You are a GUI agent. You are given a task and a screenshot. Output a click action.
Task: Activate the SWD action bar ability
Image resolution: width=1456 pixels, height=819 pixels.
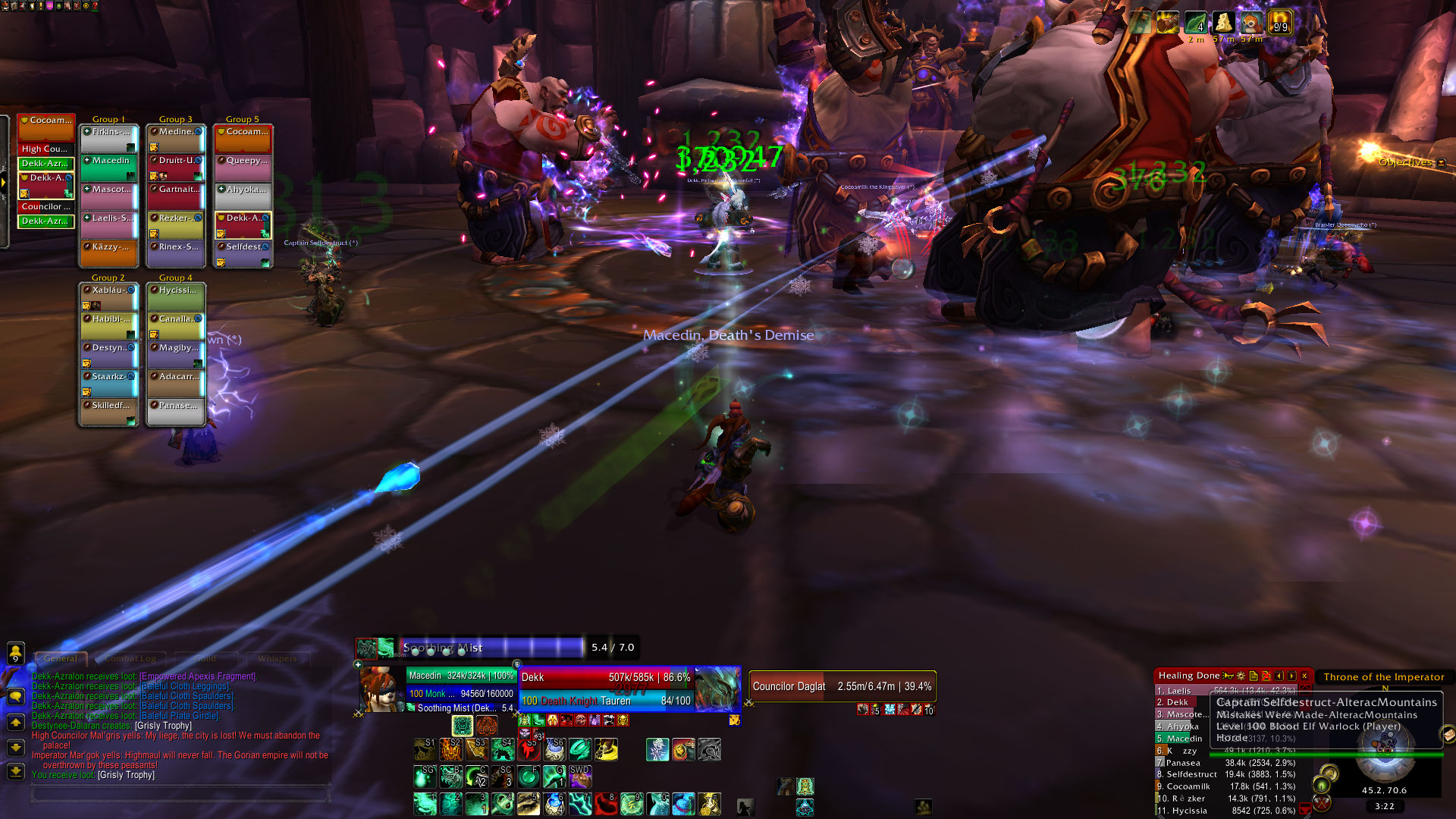pyautogui.click(x=580, y=777)
